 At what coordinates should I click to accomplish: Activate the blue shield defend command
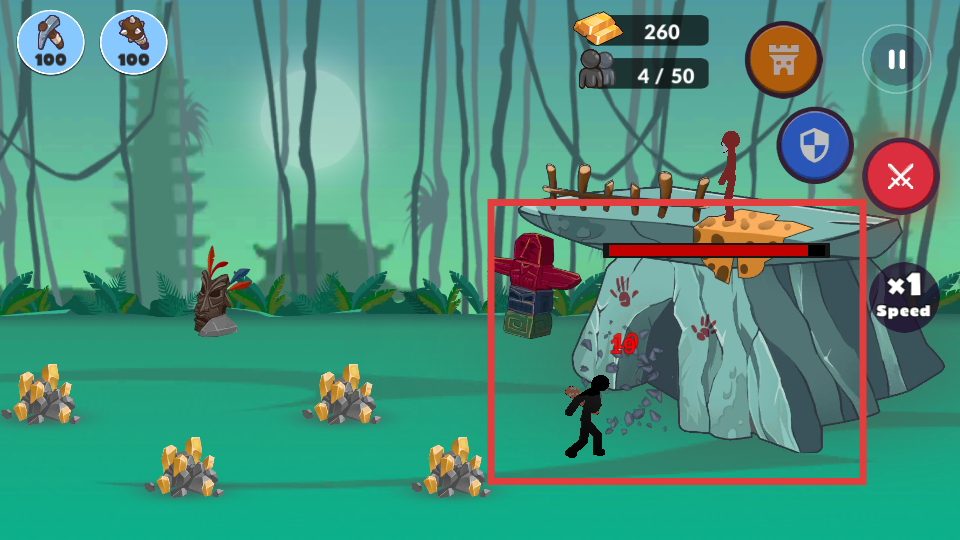(815, 145)
